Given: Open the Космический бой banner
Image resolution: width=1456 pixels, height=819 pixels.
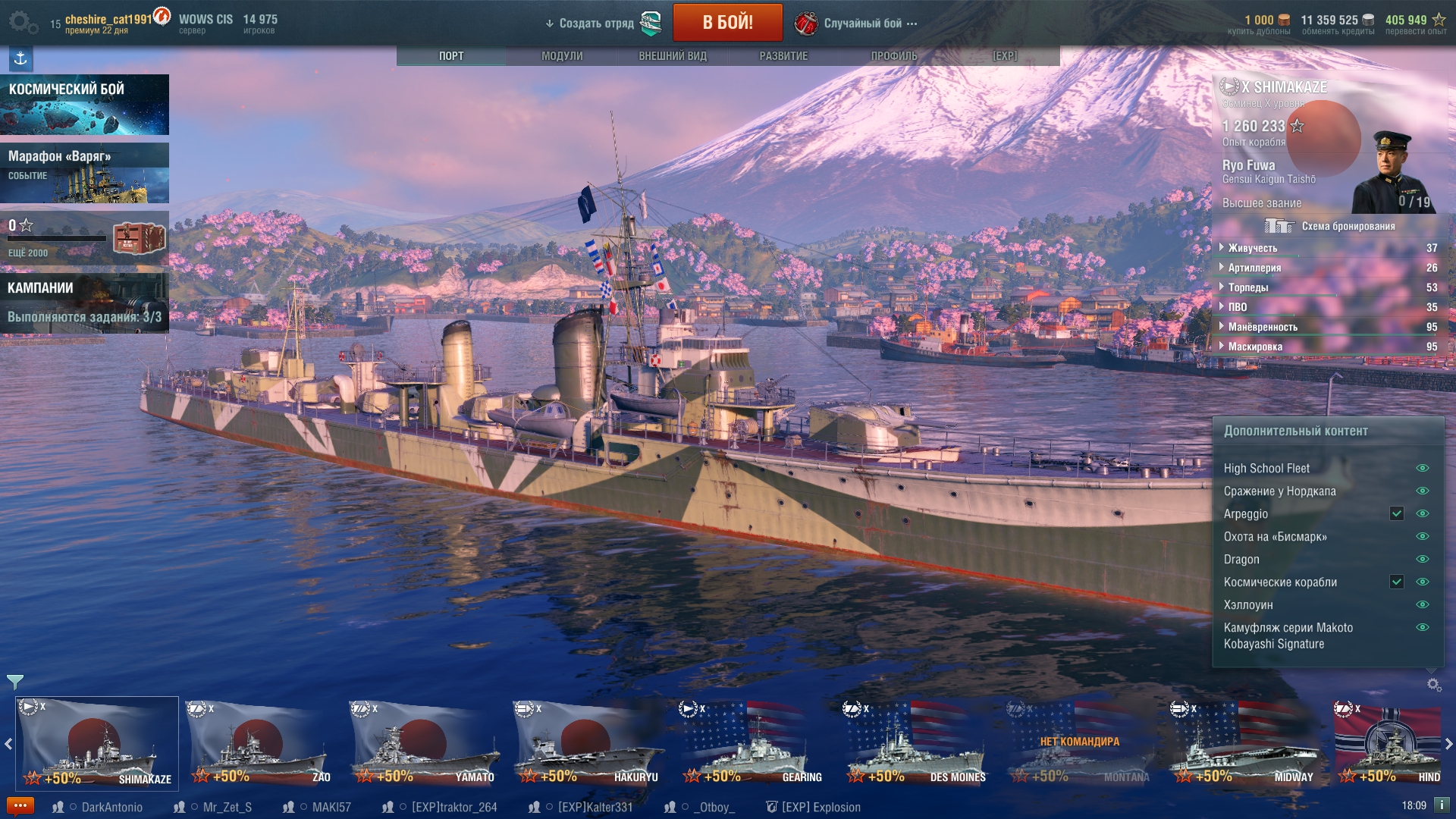Looking at the screenshot, I should point(84,105).
